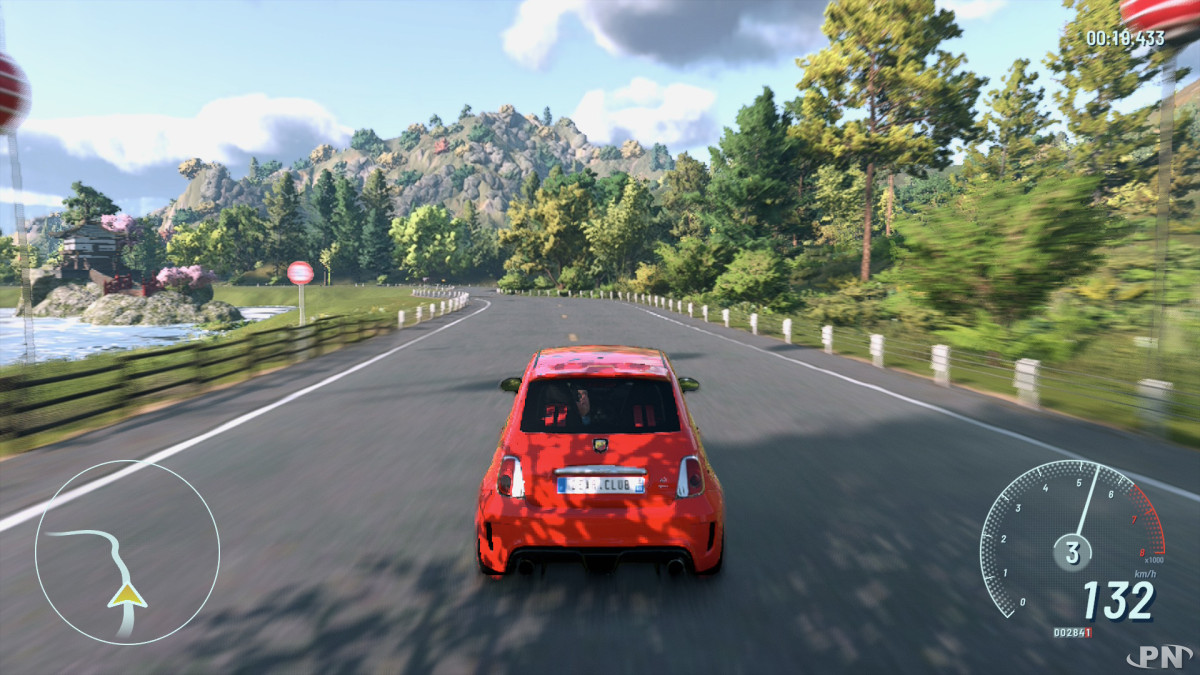The height and width of the screenshot is (675, 1200).
Task: Click the PN watermark logo
Action: (1159, 657)
